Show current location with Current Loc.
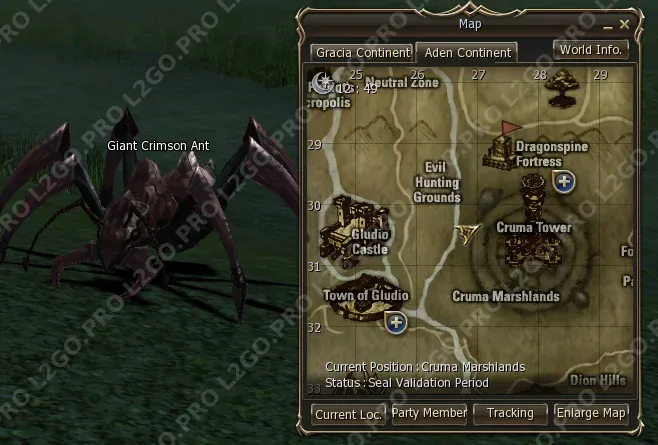Image resolution: width=658 pixels, height=445 pixels. point(348,413)
